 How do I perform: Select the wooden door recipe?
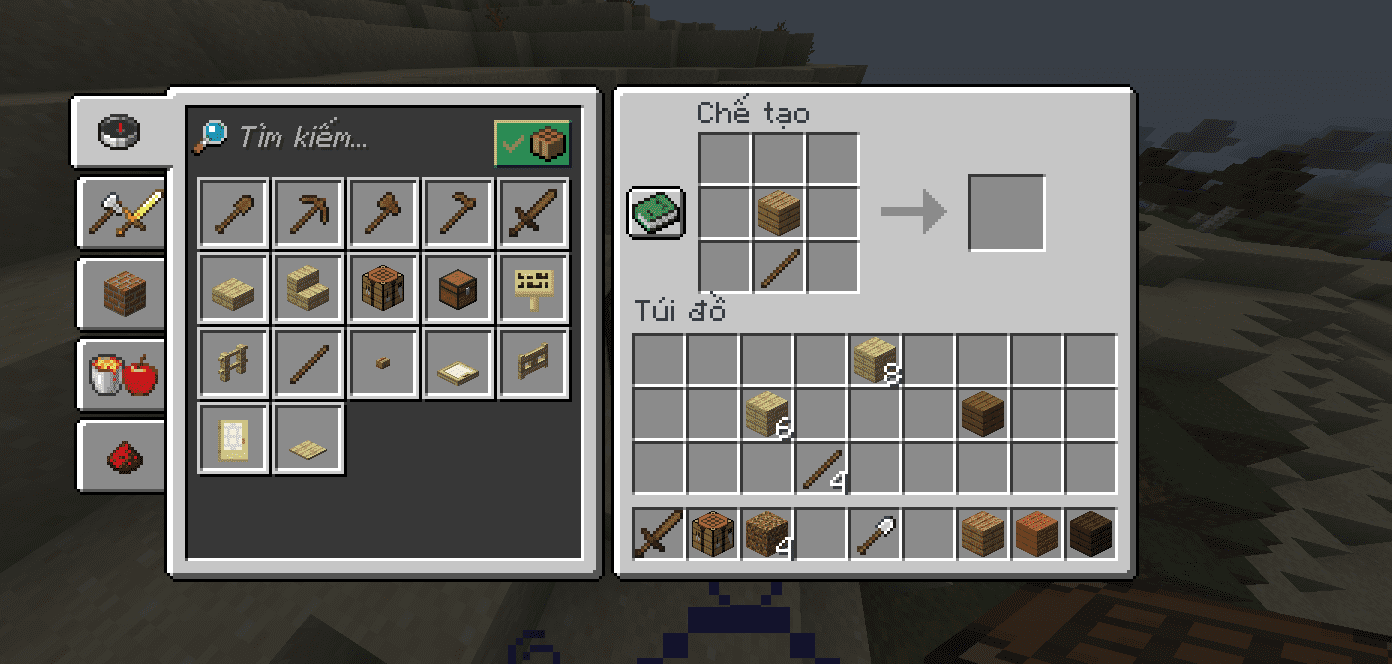tap(233, 438)
